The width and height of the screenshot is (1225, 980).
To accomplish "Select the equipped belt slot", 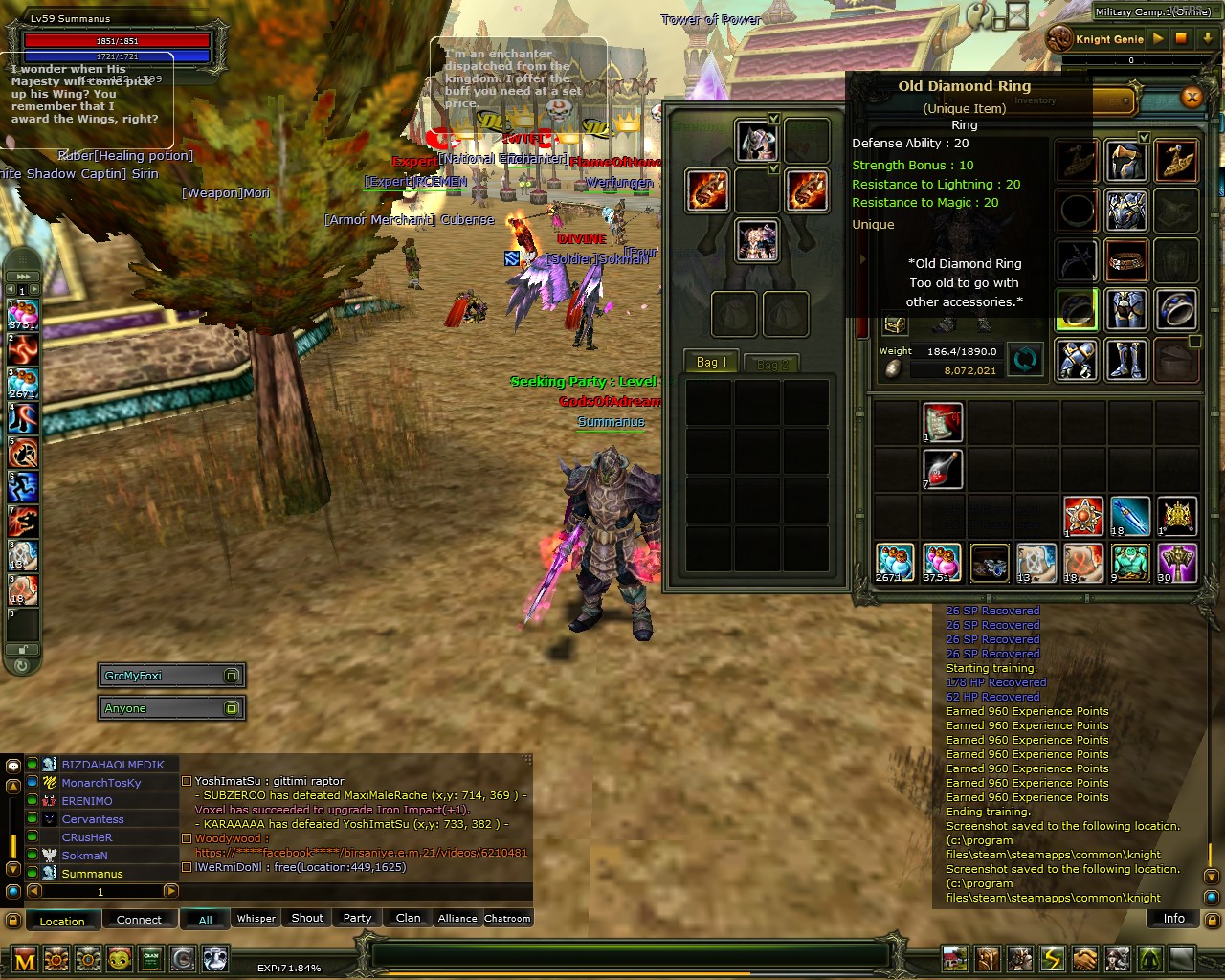I will (1126, 259).
